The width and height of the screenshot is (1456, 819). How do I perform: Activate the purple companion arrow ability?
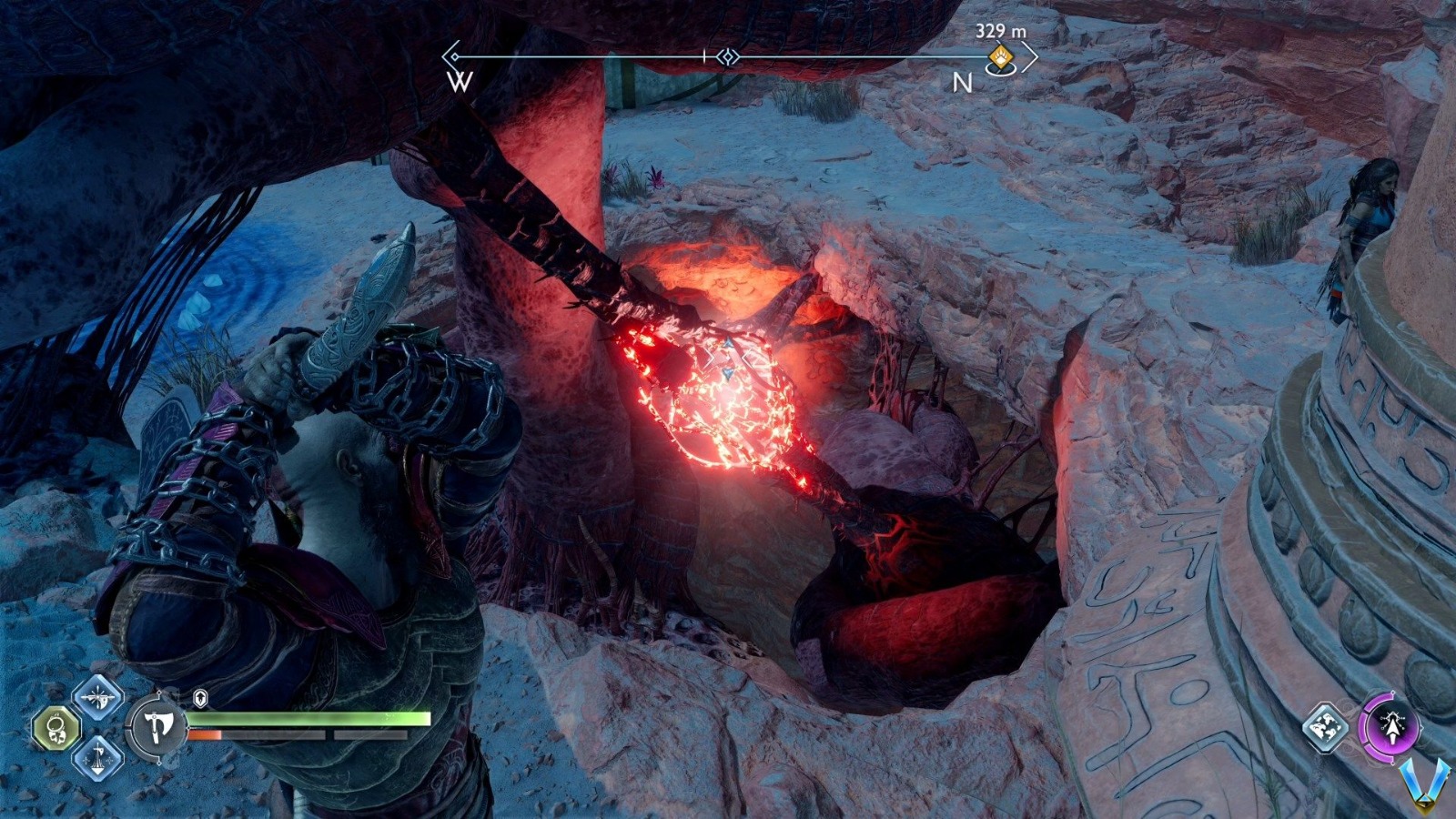pyautogui.click(x=1389, y=724)
